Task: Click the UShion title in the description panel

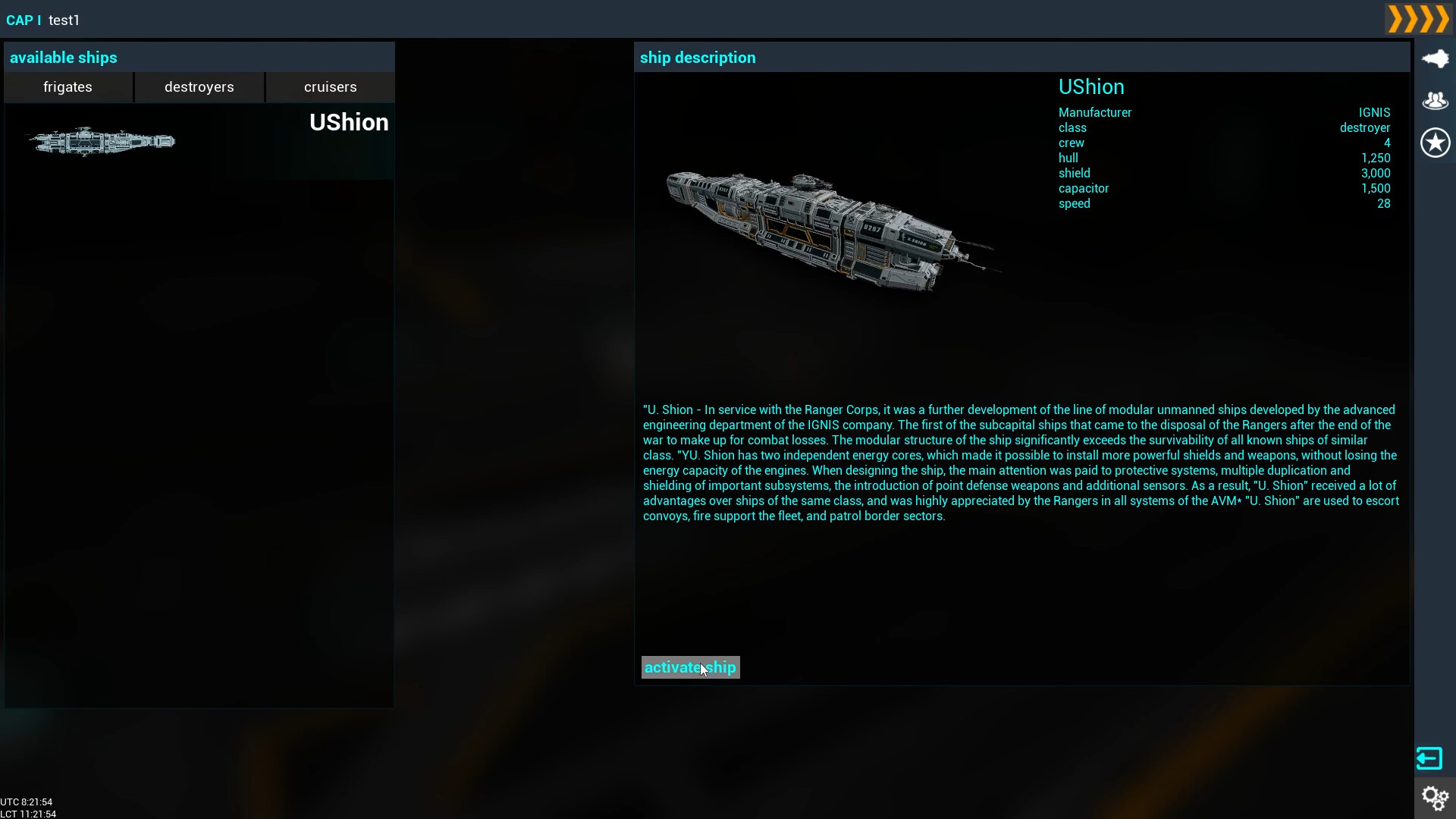Action: [x=1091, y=86]
